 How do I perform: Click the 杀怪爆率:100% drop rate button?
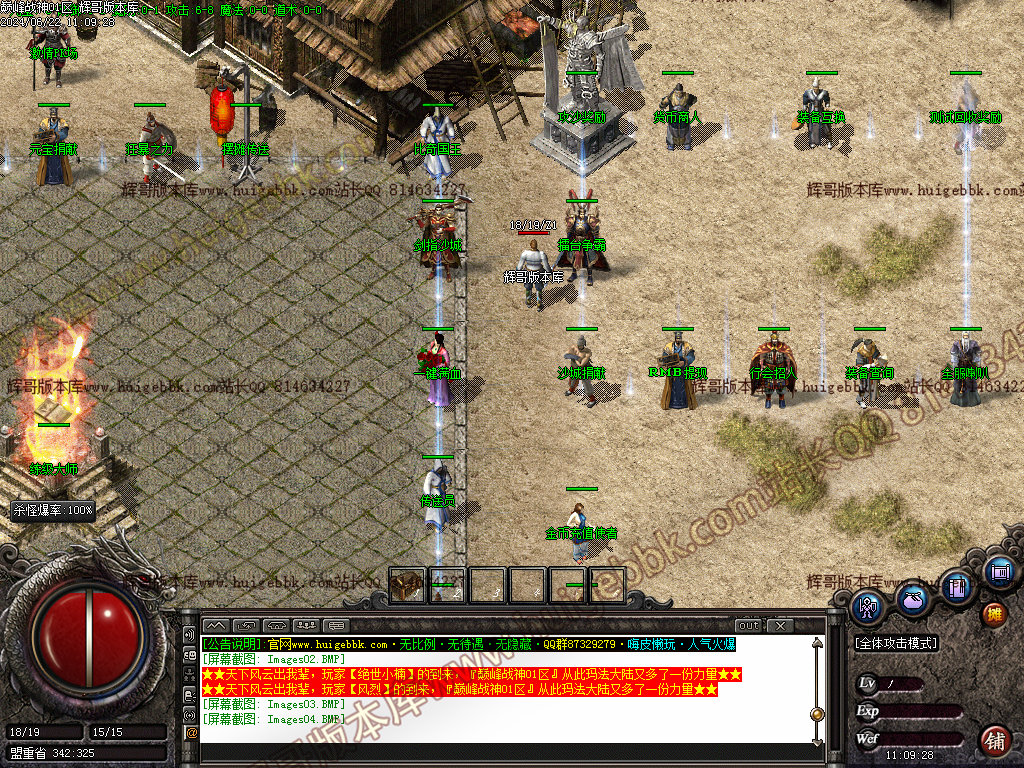(53, 510)
